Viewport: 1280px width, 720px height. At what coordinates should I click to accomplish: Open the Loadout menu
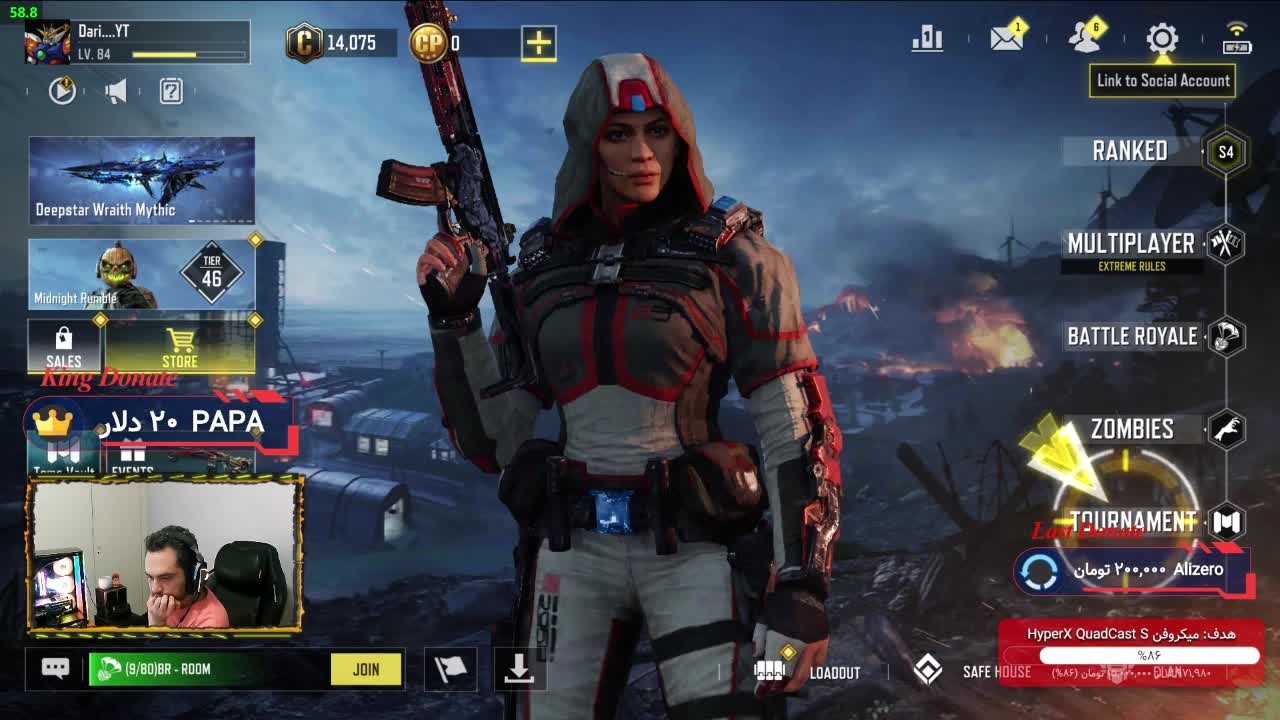[x=808, y=671]
